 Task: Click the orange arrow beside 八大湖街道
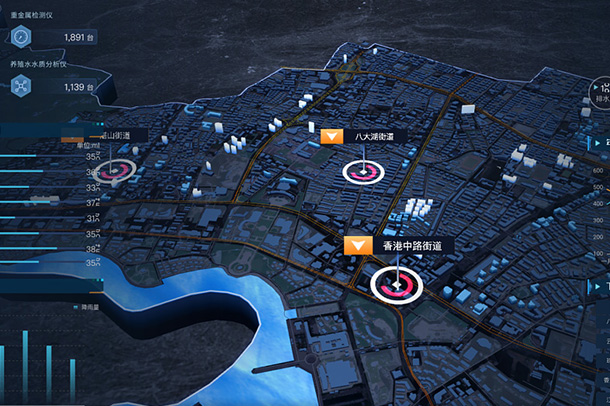(x=334, y=135)
